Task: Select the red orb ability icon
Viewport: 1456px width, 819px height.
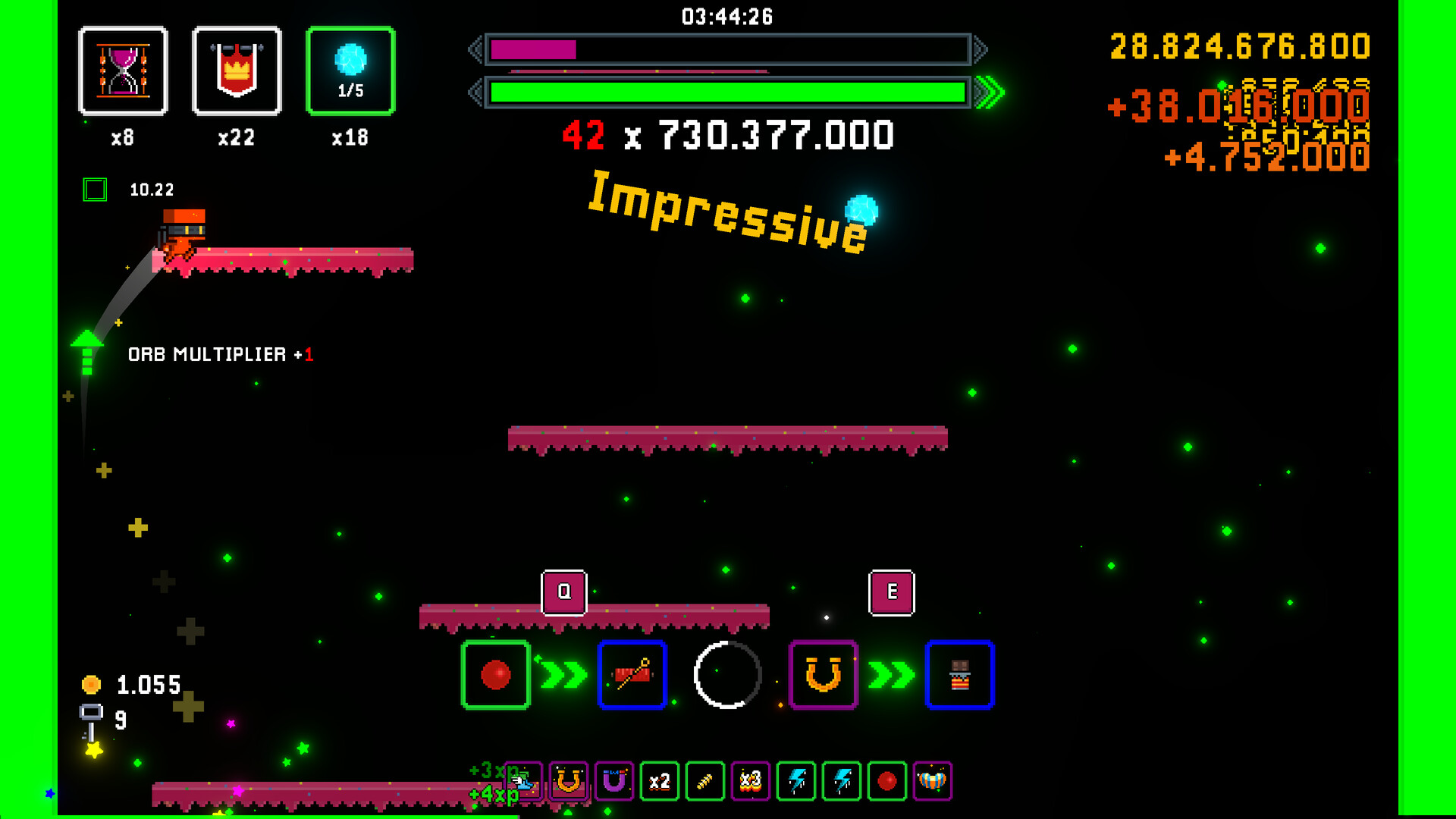Action: (497, 675)
